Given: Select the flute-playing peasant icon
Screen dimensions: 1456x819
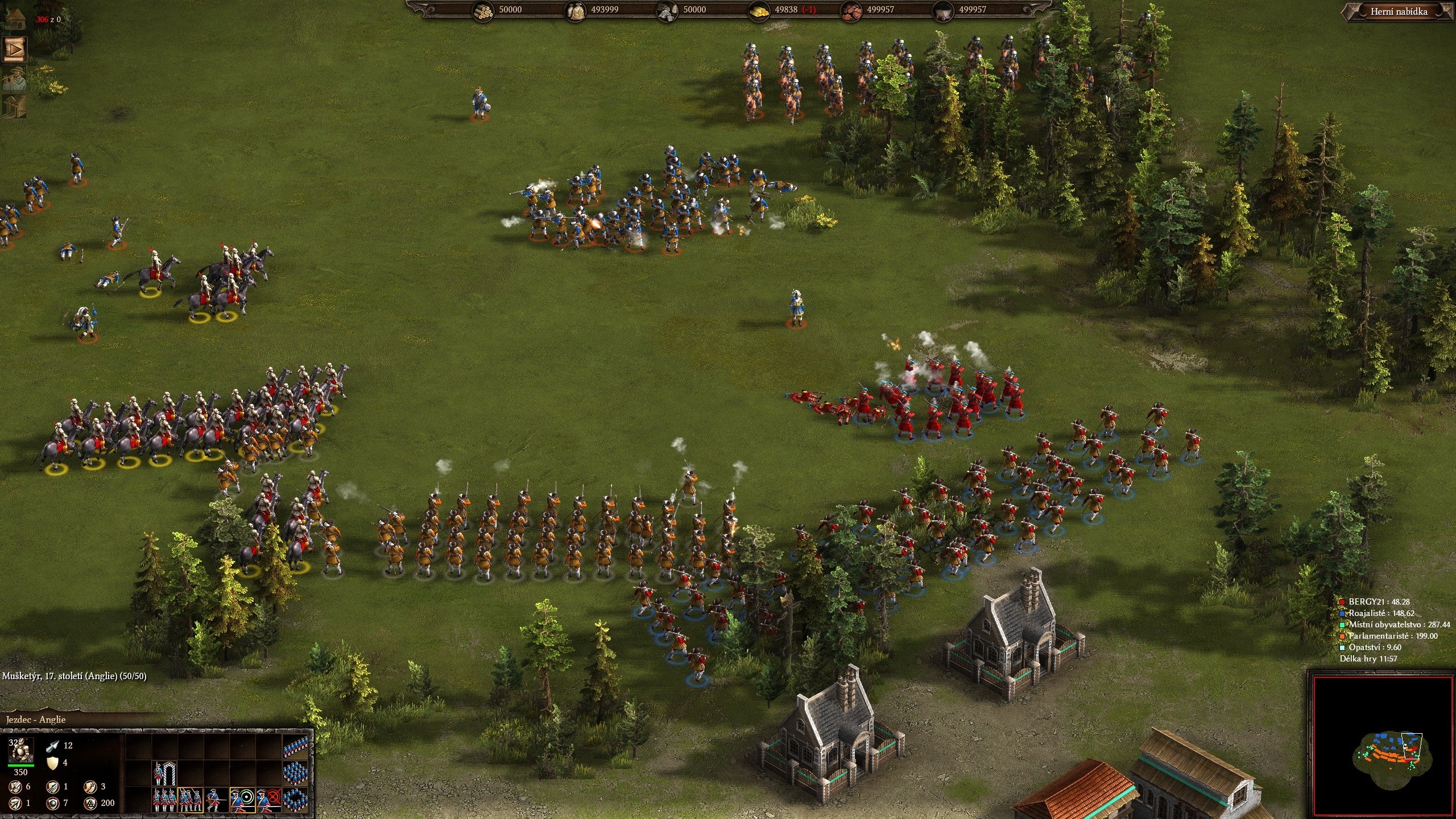Looking at the screenshot, I should pos(15,79).
